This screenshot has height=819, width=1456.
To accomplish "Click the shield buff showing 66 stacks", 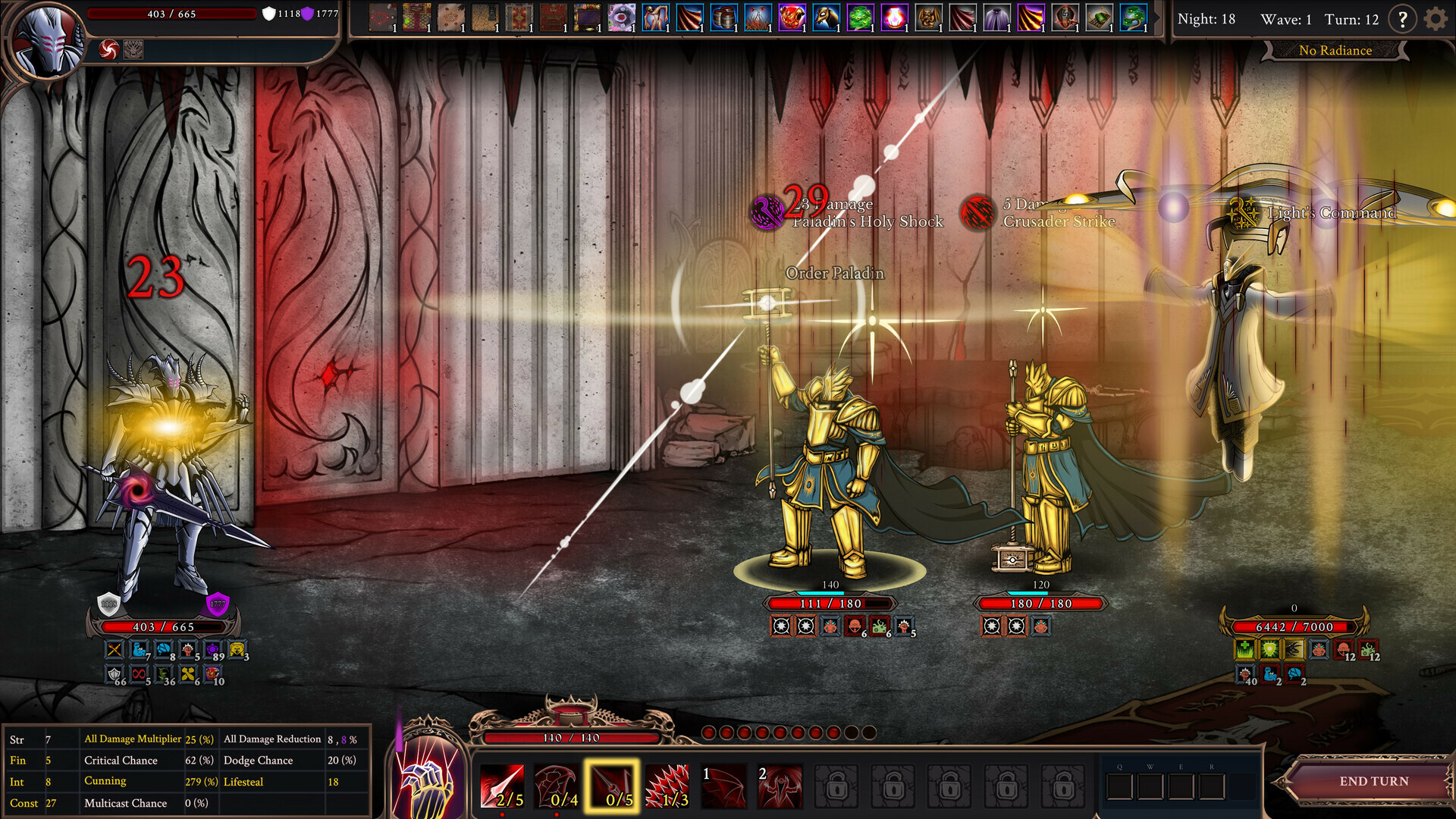I will click(112, 675).
